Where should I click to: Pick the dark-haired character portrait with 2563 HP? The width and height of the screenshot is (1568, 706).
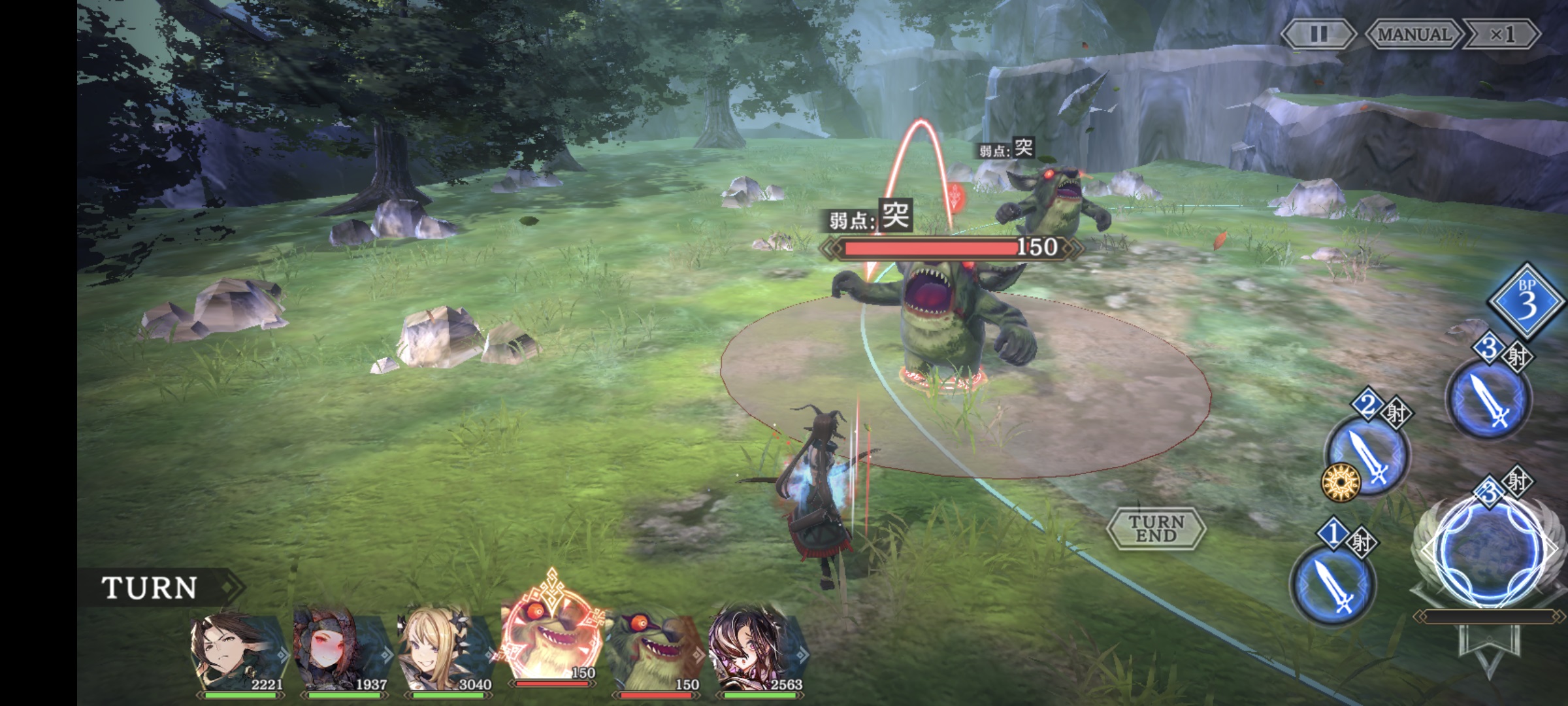758,650
